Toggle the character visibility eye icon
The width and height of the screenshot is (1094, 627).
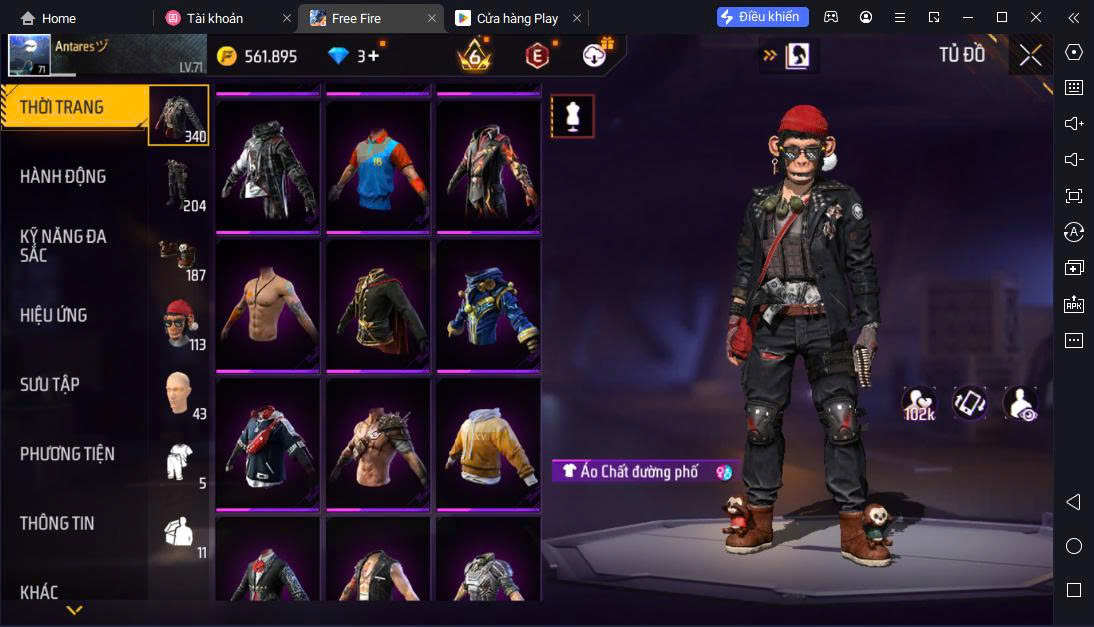coord(1020,403)
